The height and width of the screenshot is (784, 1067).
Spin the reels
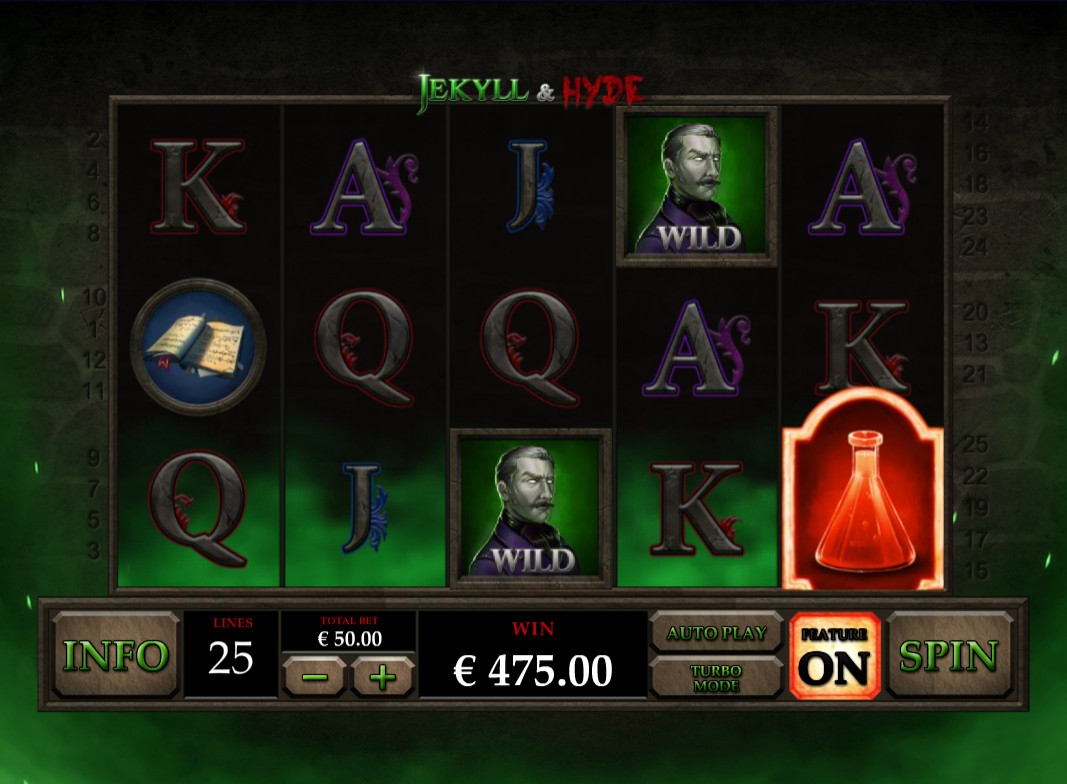click(948, 656)
